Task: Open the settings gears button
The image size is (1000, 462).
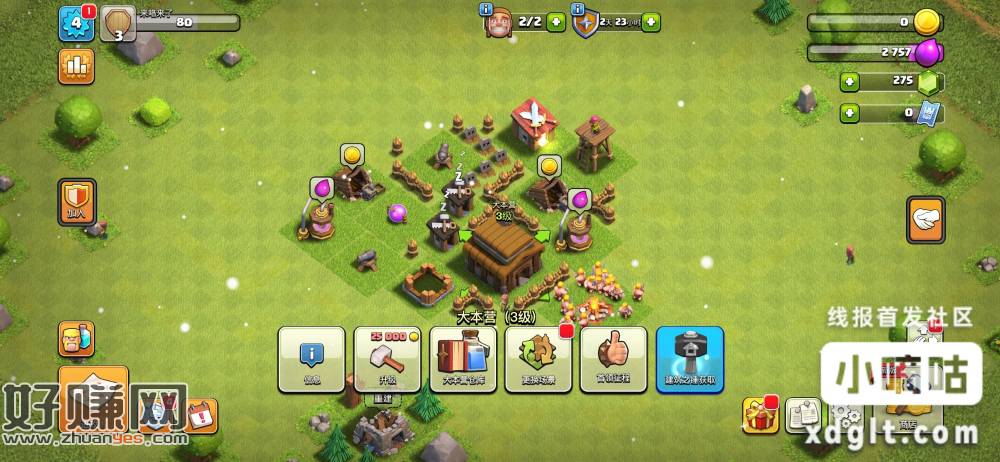Action: pos(846,415)
